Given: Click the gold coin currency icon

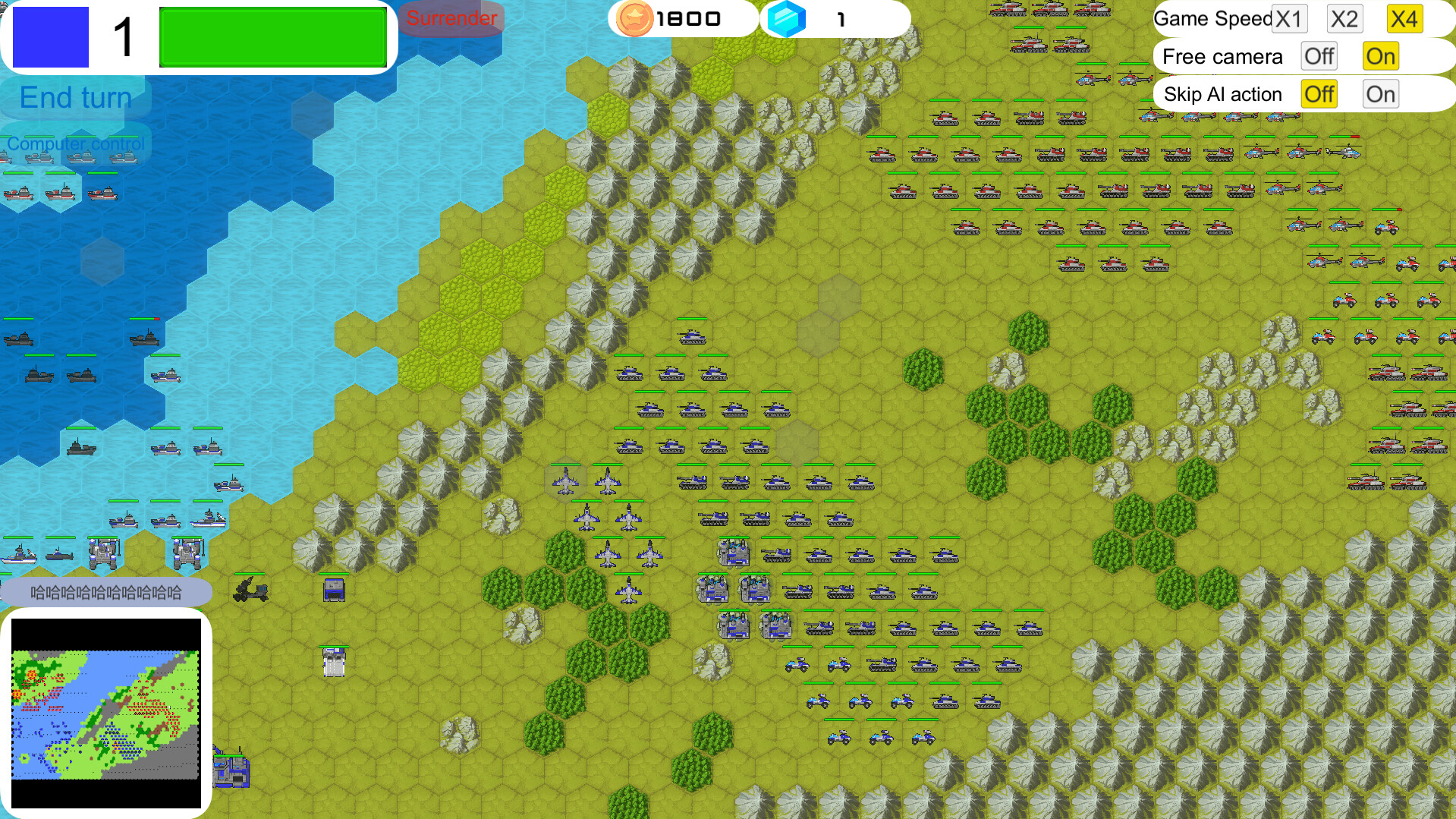Looking at the screenshot, I should 634,18.
